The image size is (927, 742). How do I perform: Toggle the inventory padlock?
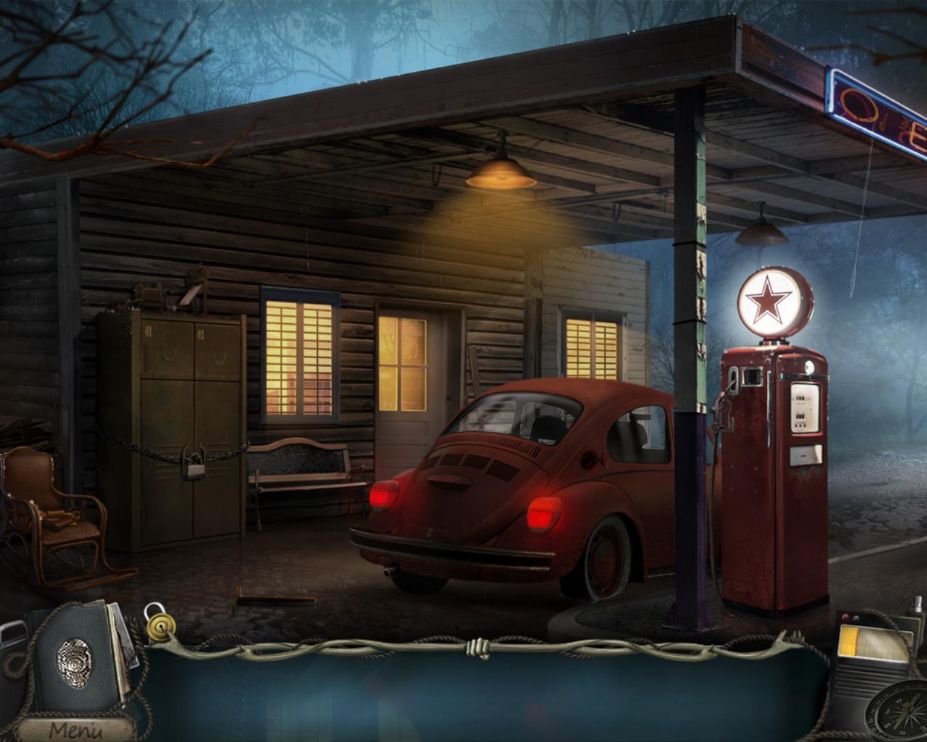pyautogui.click(x=158, y=622)
